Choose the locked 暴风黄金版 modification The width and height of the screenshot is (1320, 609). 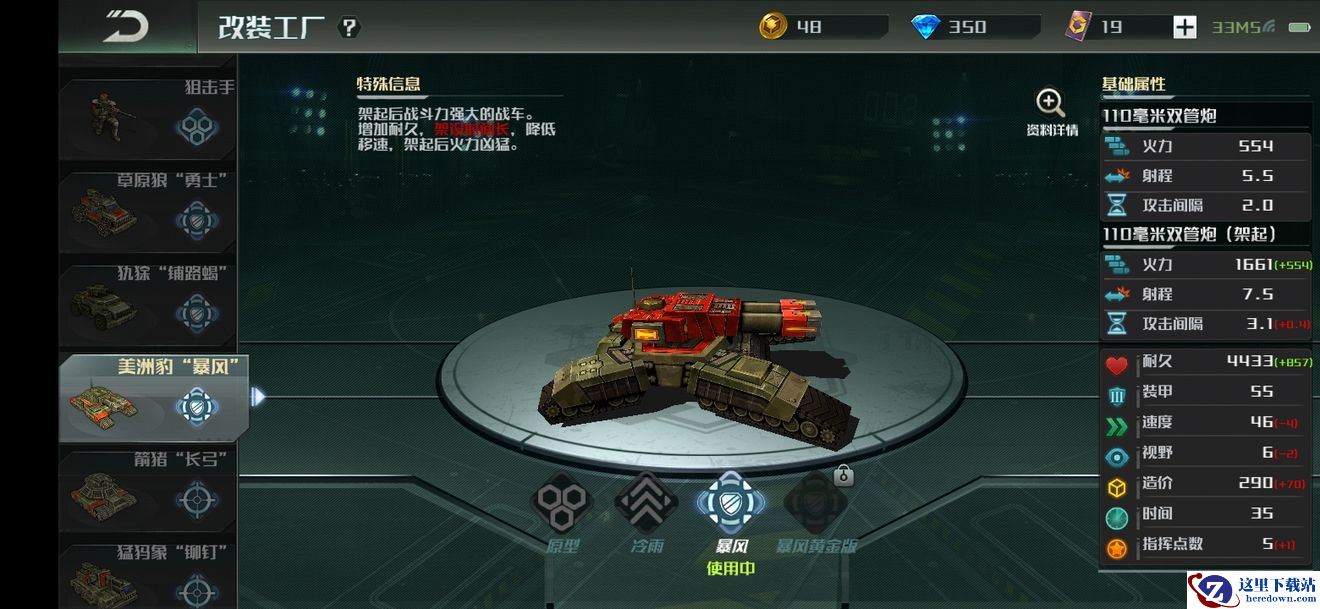[x=815, y=505]
